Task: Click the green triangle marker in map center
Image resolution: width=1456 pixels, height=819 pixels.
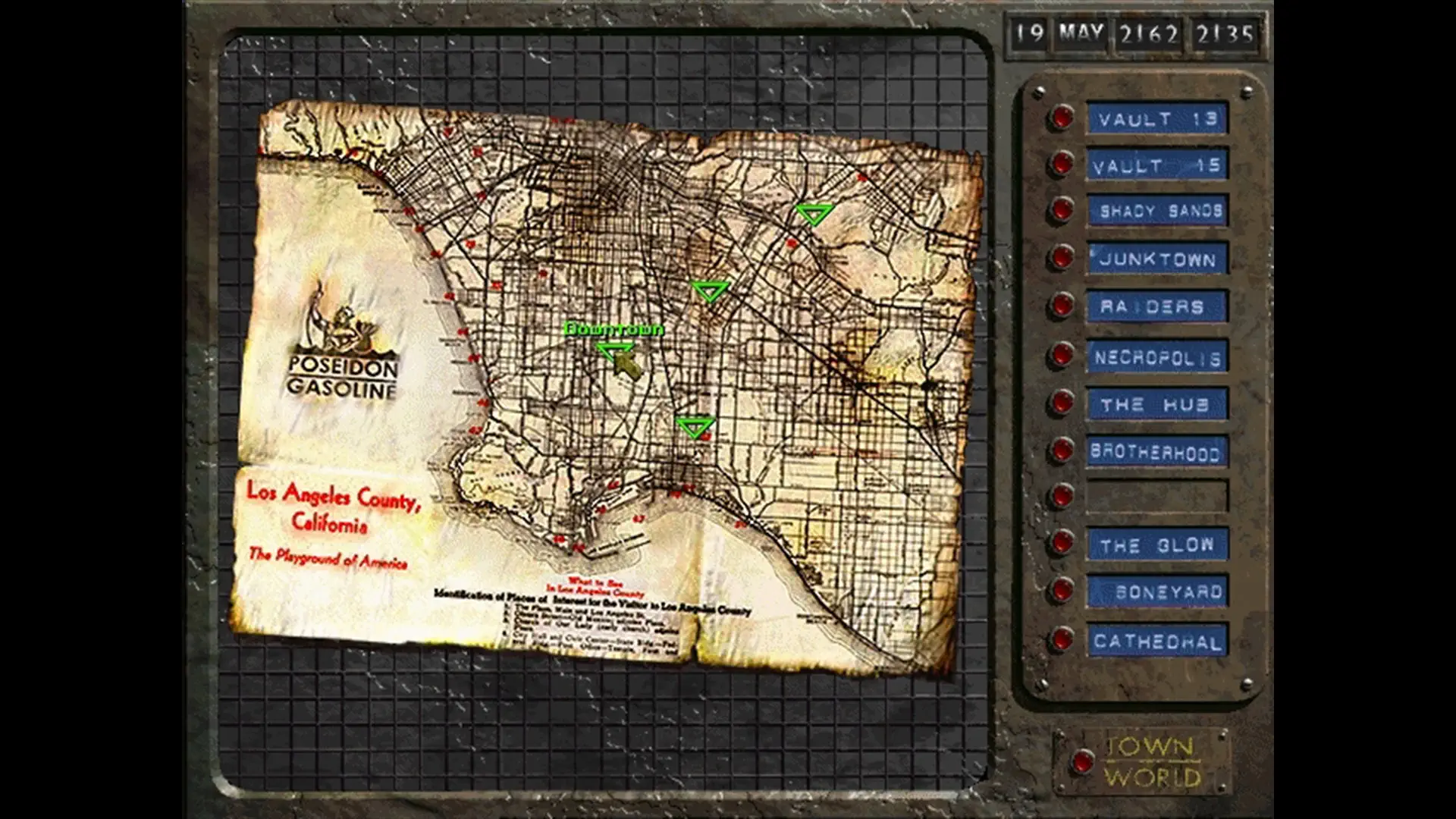Action: coord(710,290)
